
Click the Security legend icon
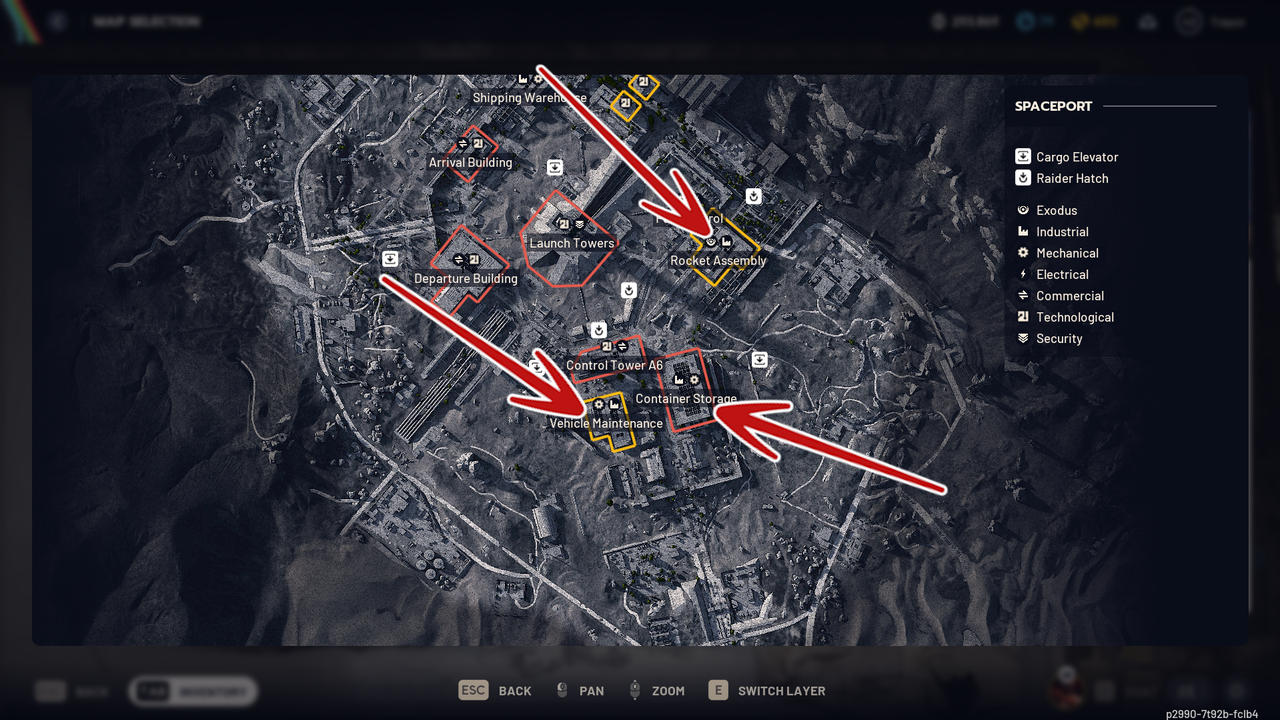(1023, 339)
